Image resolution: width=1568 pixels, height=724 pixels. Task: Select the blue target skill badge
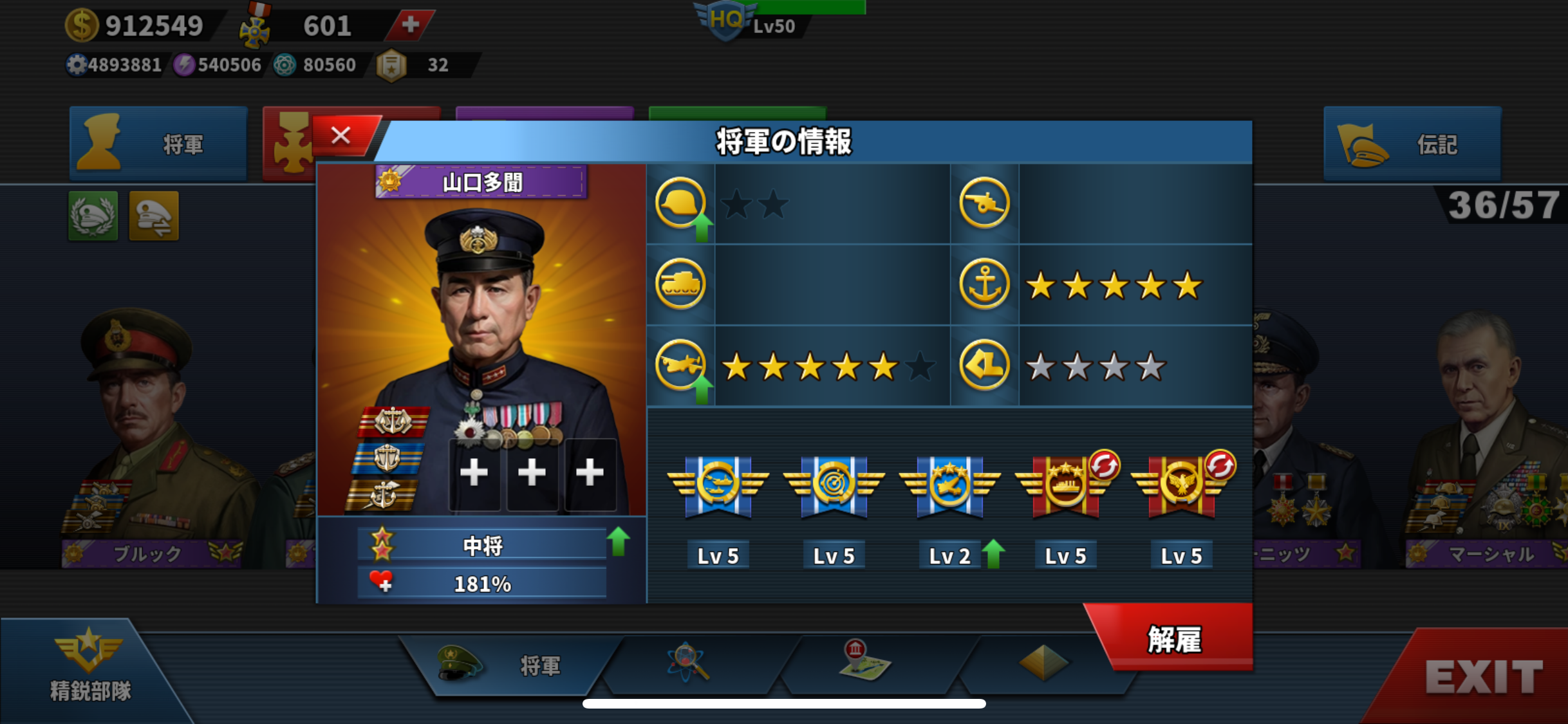tap(834, 486)
